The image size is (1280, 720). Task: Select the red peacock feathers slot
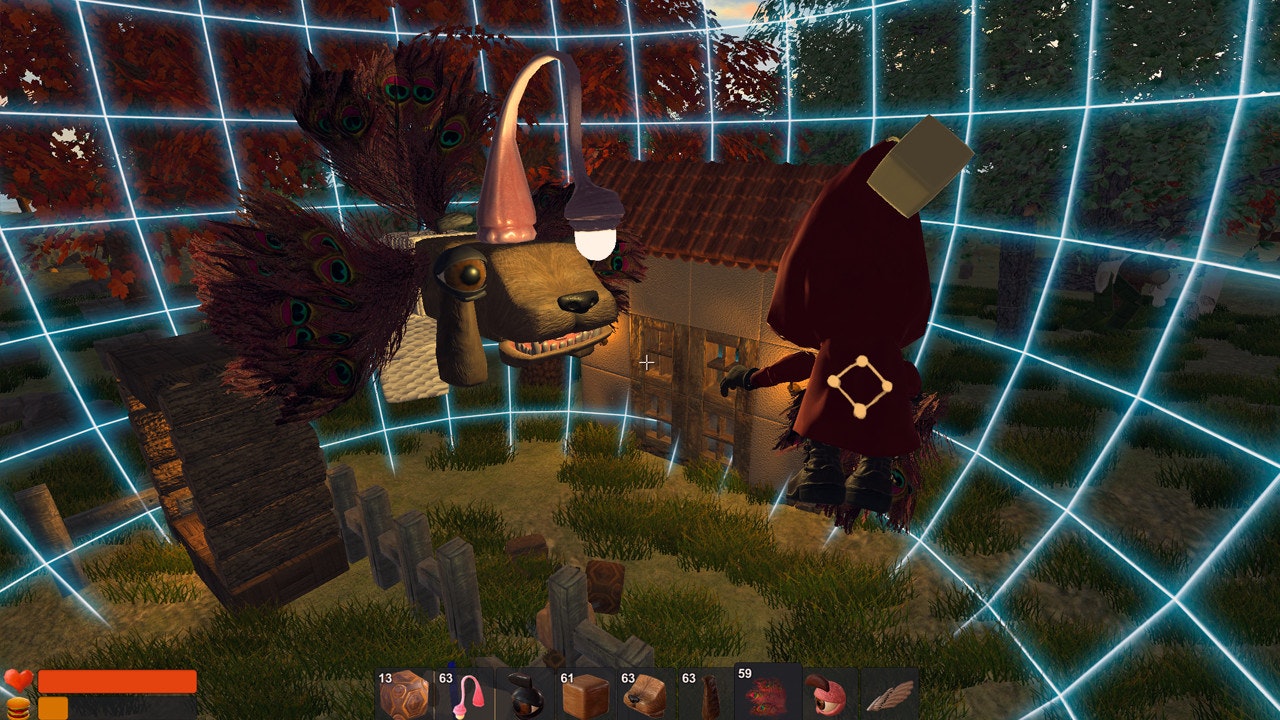(x=768, y=692)
